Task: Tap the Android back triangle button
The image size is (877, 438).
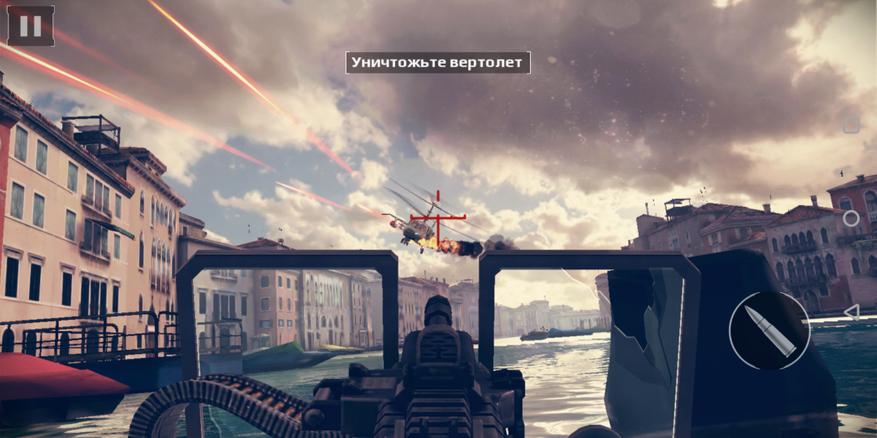Action: (851, 311)
